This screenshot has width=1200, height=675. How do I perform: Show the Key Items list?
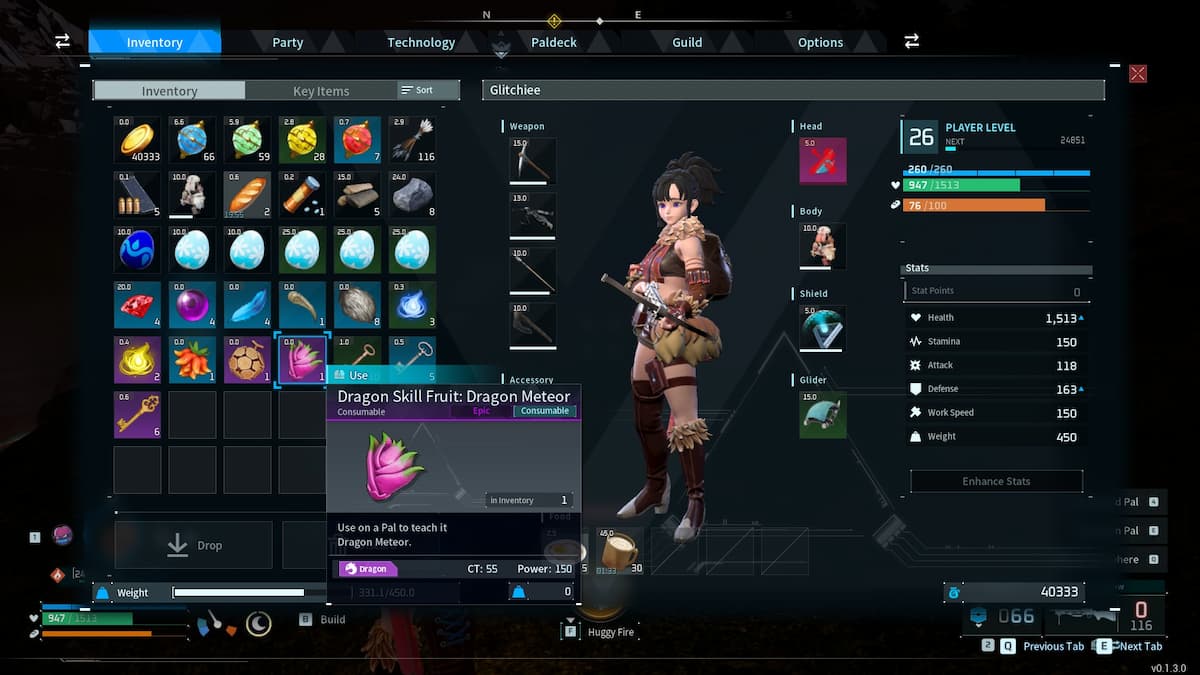[321, 91]
